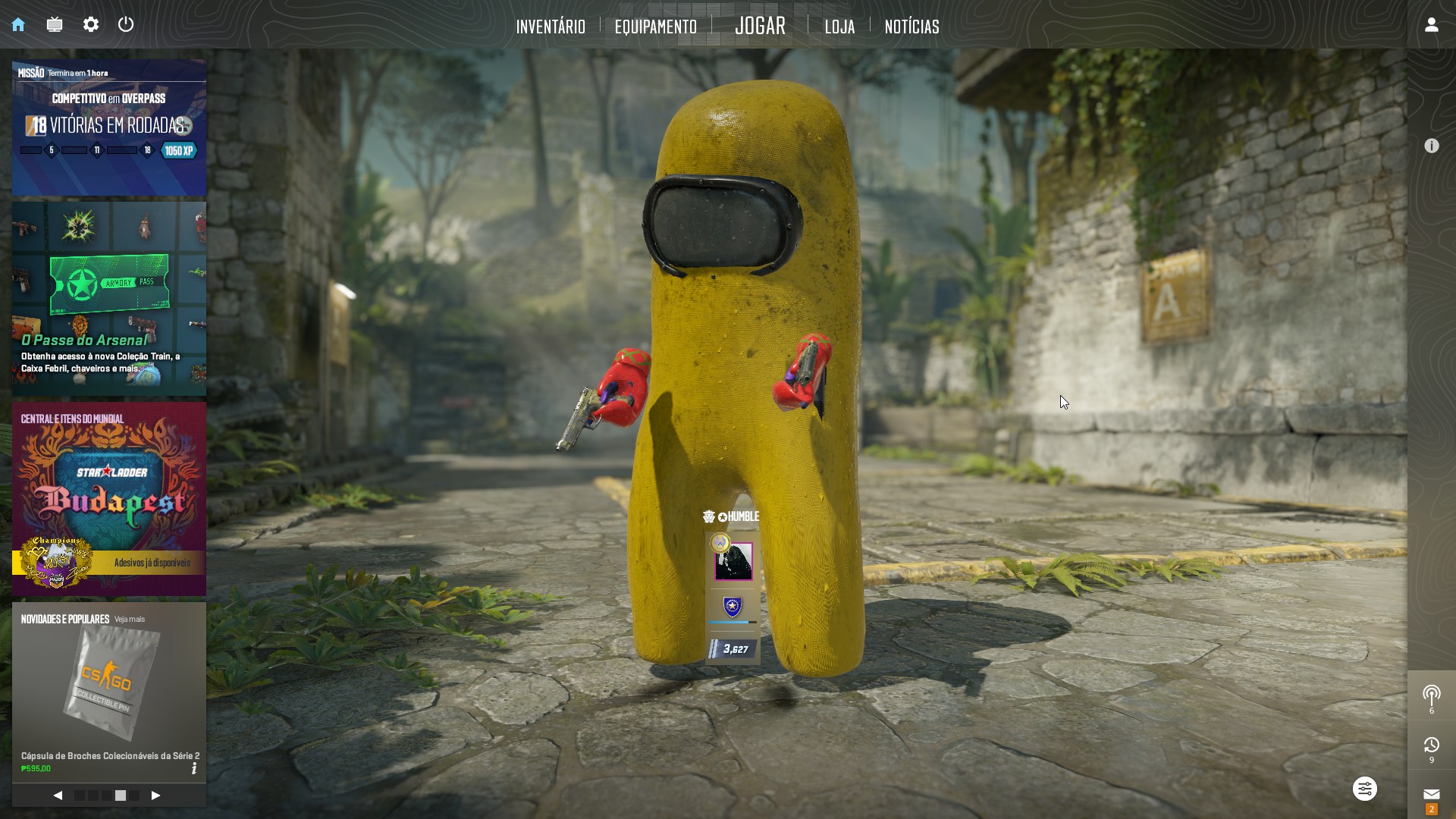
Task: Show the previous store item
Action: click(x=58, y=795)
